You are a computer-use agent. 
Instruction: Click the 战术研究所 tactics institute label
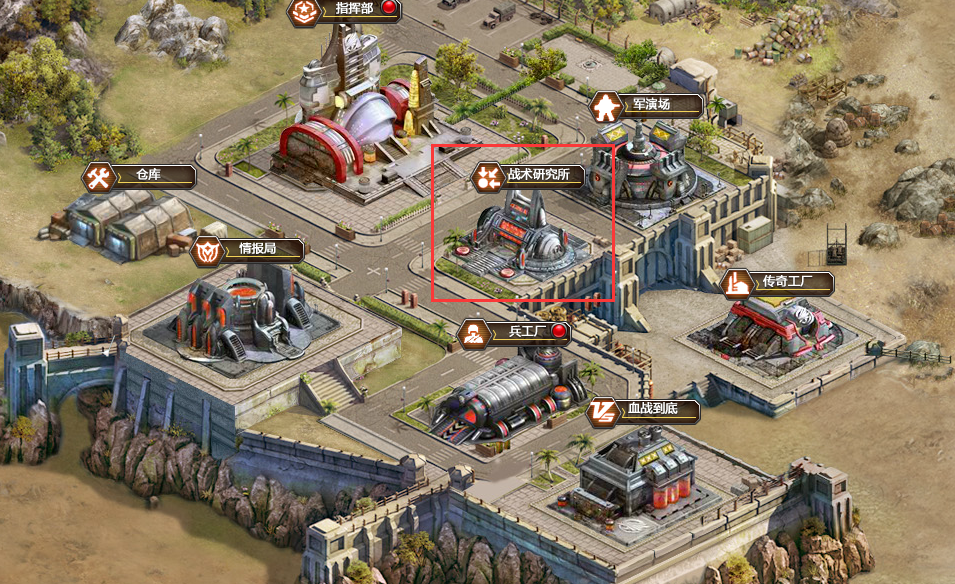[530, 176]
